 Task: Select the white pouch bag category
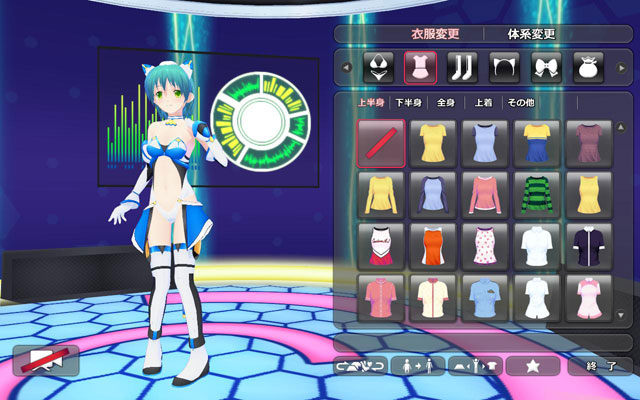point(587,67)
